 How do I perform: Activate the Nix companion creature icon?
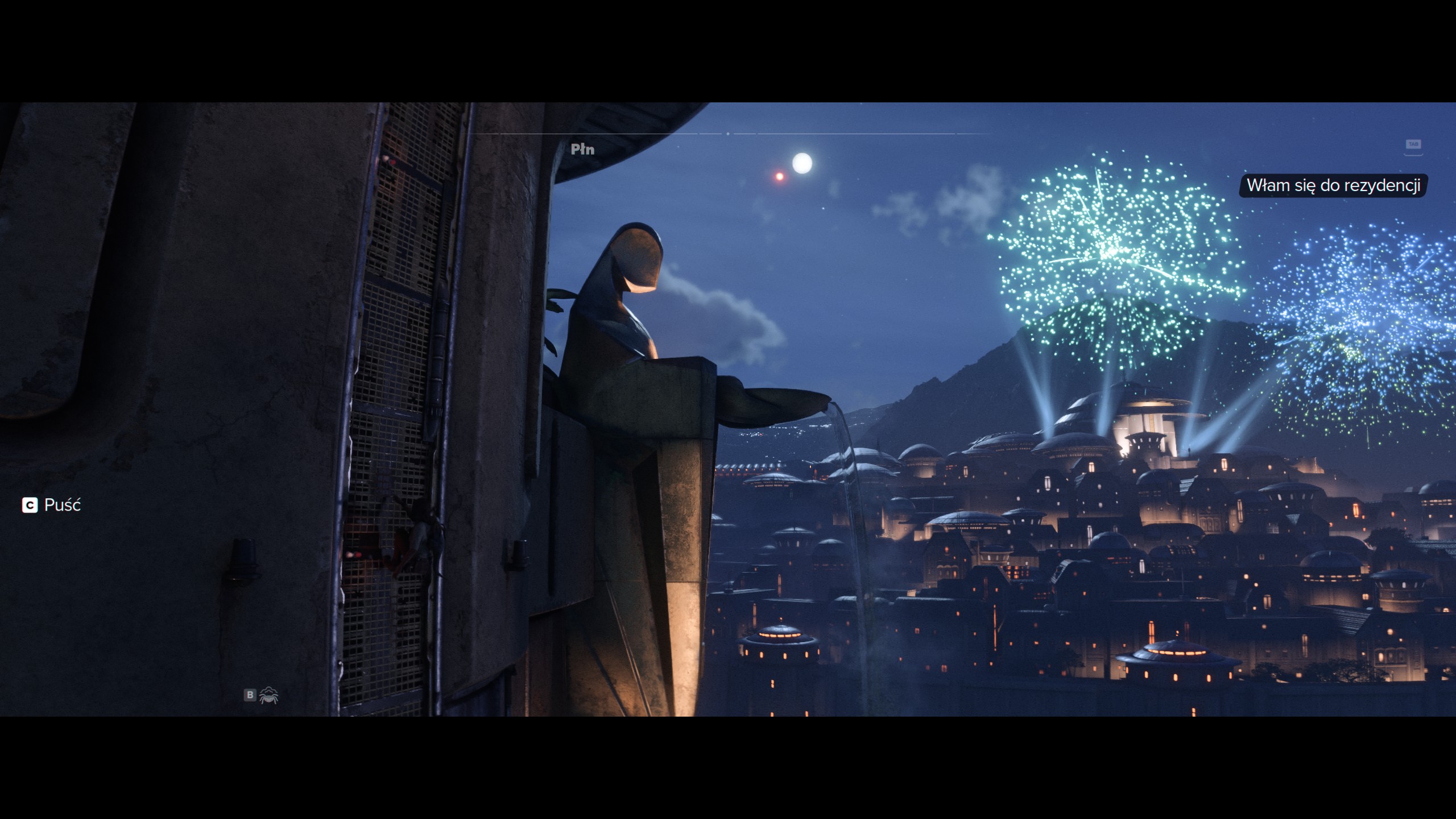[x=268, y=695]
